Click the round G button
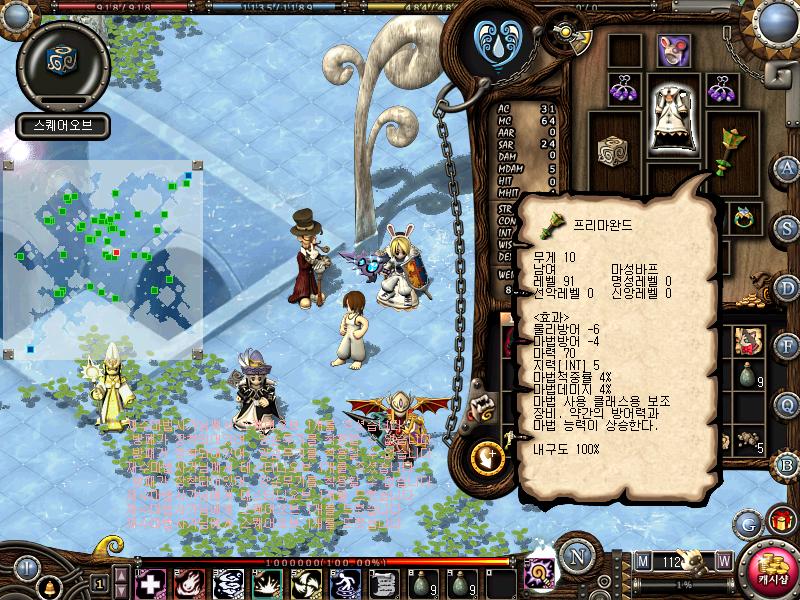The height and width of the screenshot is (600, 800). click(748, 522)
